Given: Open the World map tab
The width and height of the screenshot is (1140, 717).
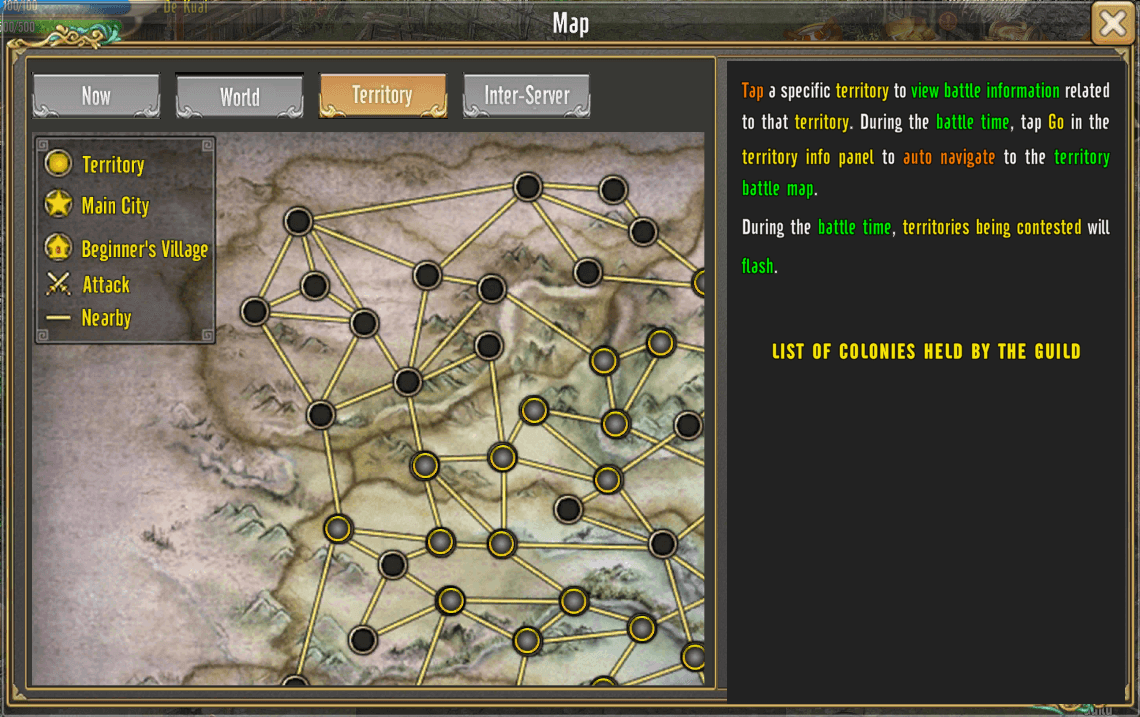Looking at the screenshot, I should (x=240, y=96).
